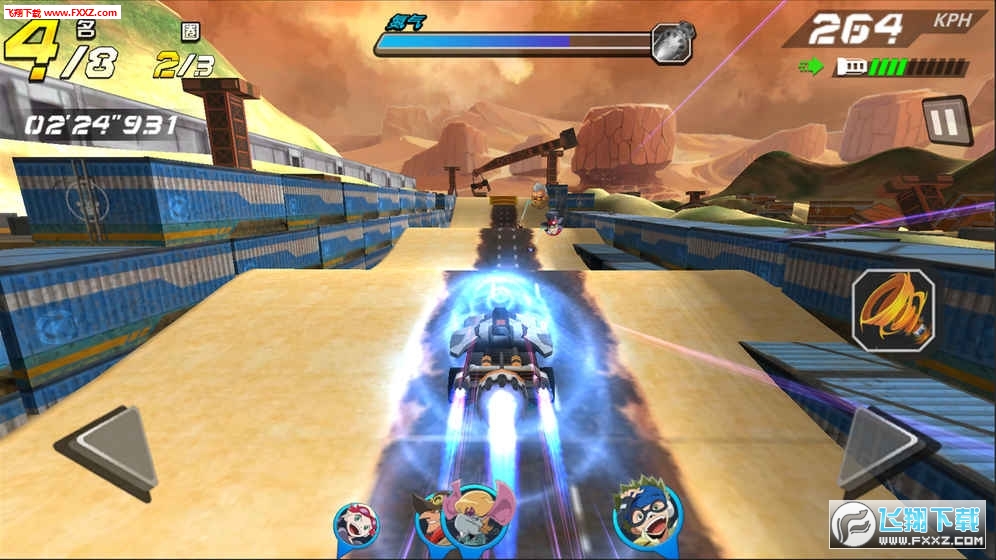Use the tornado item
Image resolution: width=996 pixels, height=560 pixels.
(893, 310)
